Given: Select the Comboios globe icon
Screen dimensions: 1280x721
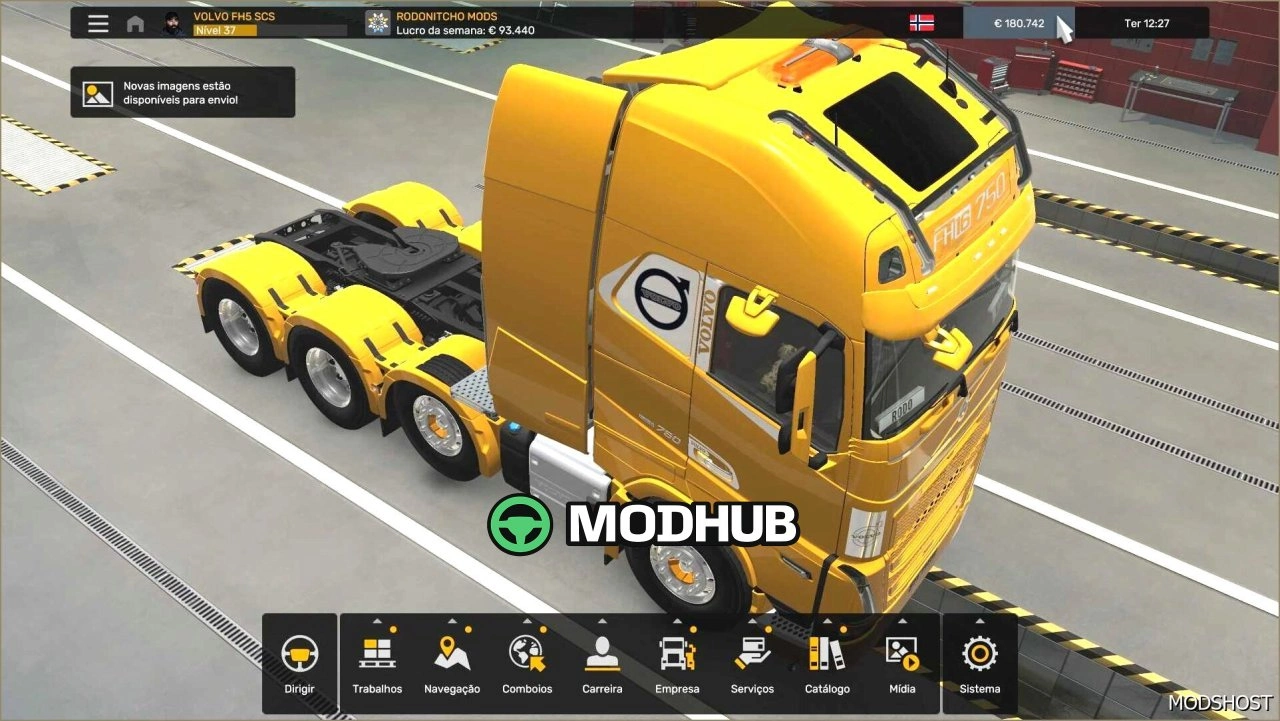Looking at the screenshot, I should pos(527,655).
